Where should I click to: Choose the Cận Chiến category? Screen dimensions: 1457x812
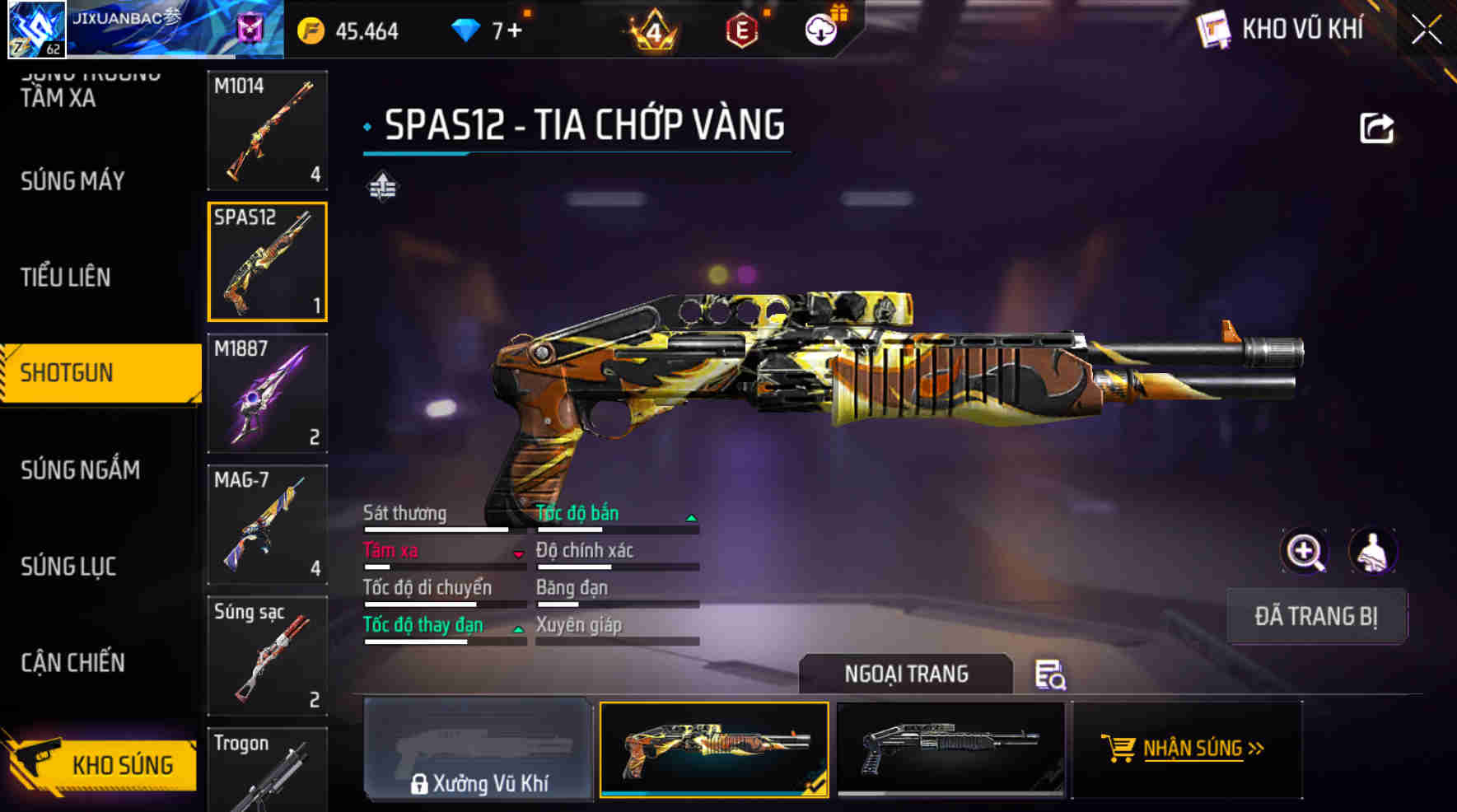72,663
